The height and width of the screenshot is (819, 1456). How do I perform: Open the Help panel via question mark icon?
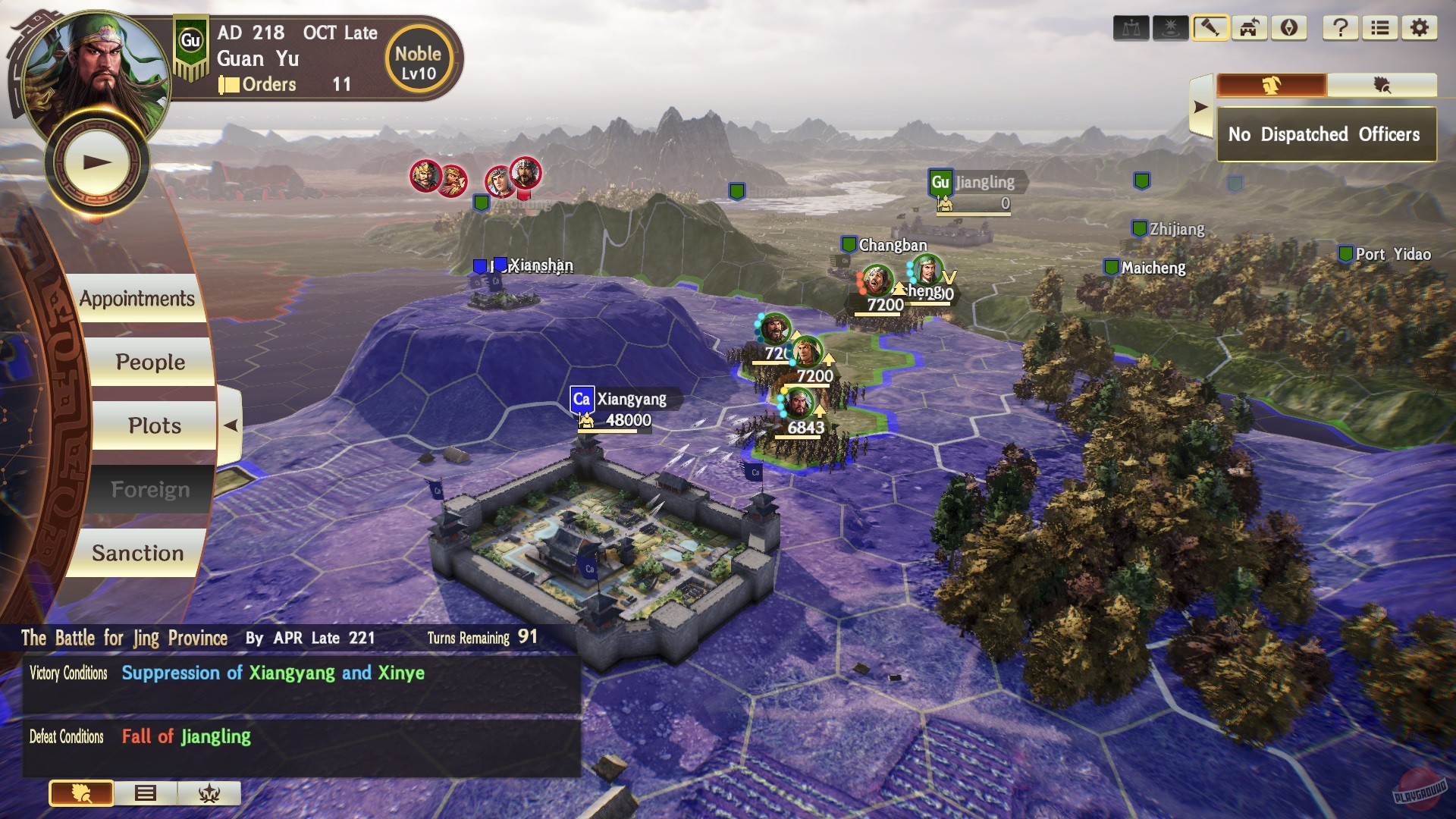1340,28
